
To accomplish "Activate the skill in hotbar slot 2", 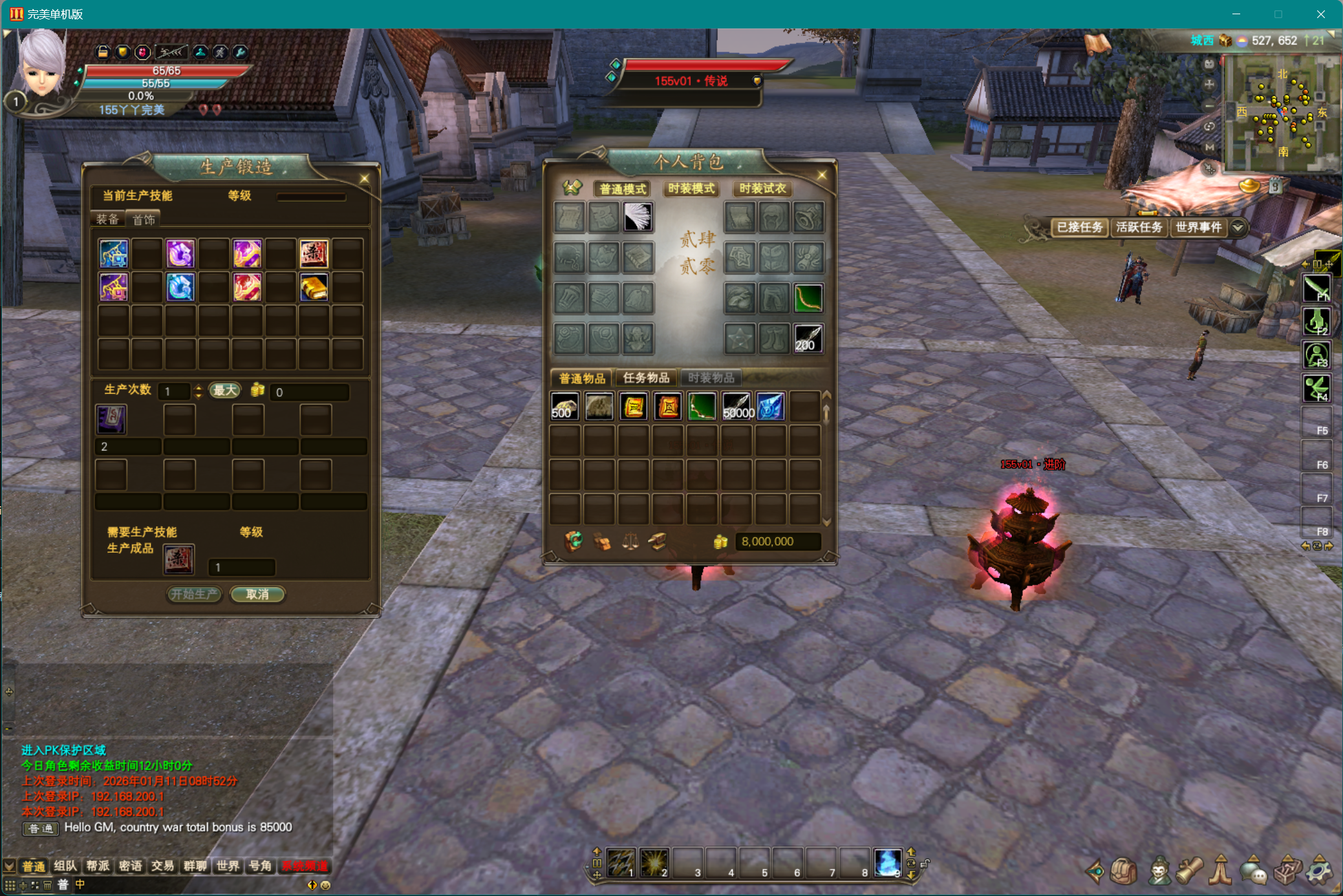I will [x=654, y=862].
